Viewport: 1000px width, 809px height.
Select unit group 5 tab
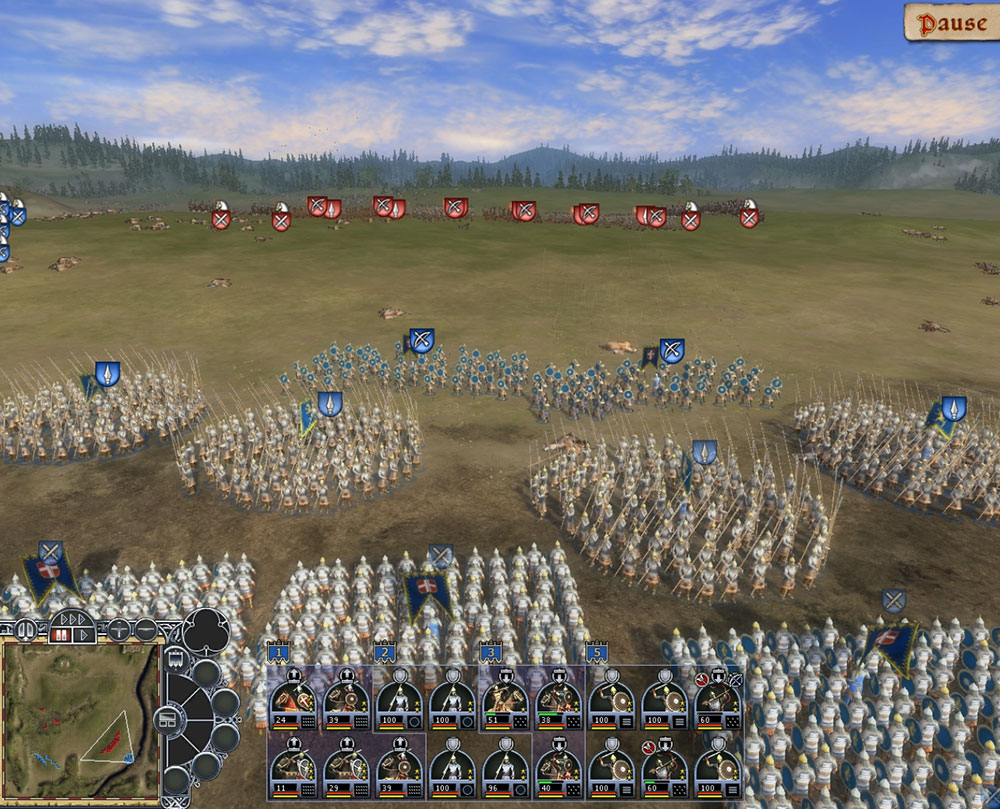tap(596, 653)
